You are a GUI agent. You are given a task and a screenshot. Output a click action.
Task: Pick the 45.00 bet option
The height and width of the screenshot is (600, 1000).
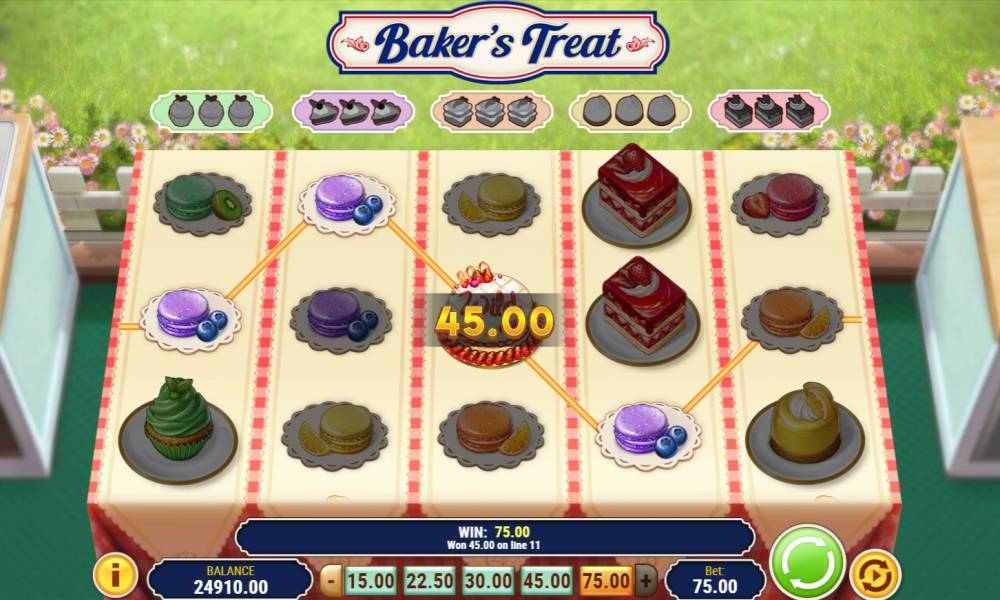(x=547, y=580)
